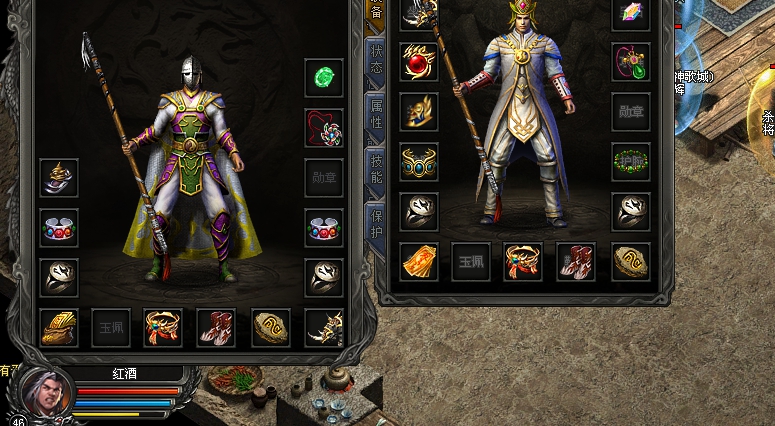Select the orange talisman cards slot
Image resolution: width=775 pixels, height=426 pixels.
[x=419, y=261]
